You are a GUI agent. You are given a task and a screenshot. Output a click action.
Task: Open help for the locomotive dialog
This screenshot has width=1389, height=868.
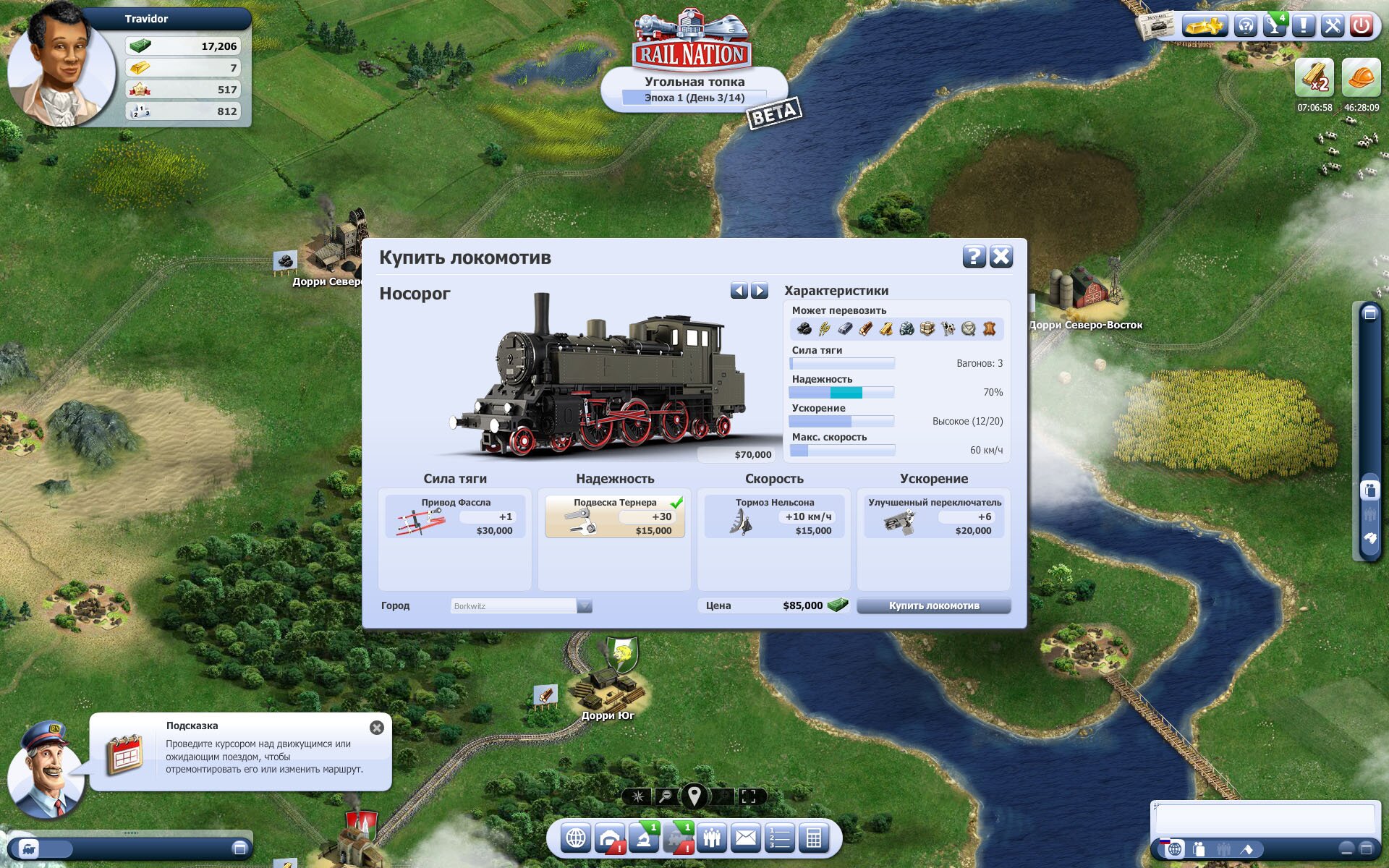974,257
